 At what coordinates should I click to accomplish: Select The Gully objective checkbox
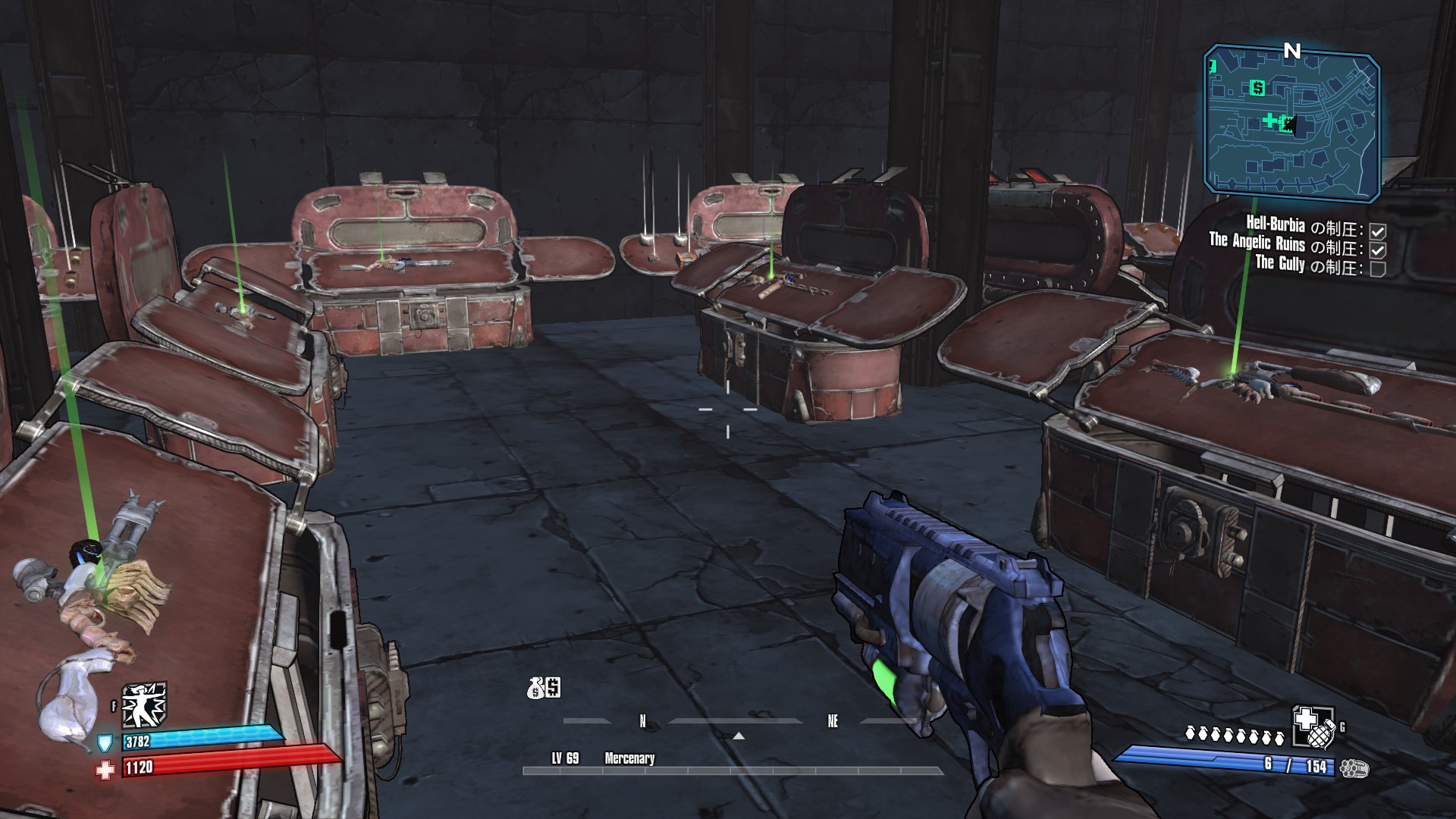coord(1378,268)
